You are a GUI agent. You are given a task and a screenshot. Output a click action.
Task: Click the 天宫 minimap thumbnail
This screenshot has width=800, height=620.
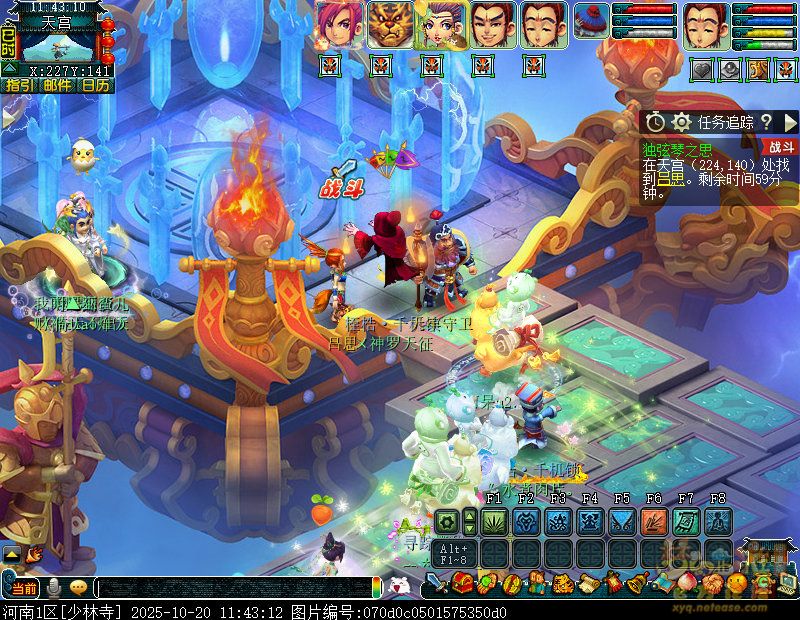click(58, 45)
